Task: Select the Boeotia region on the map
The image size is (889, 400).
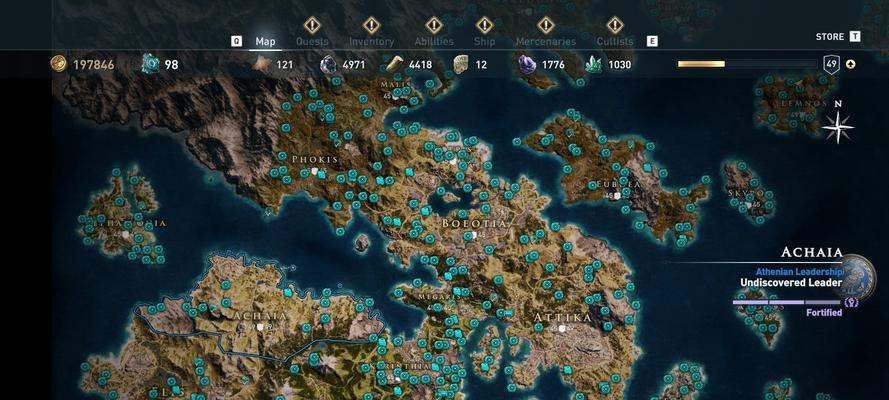Action: pos(475,222)
